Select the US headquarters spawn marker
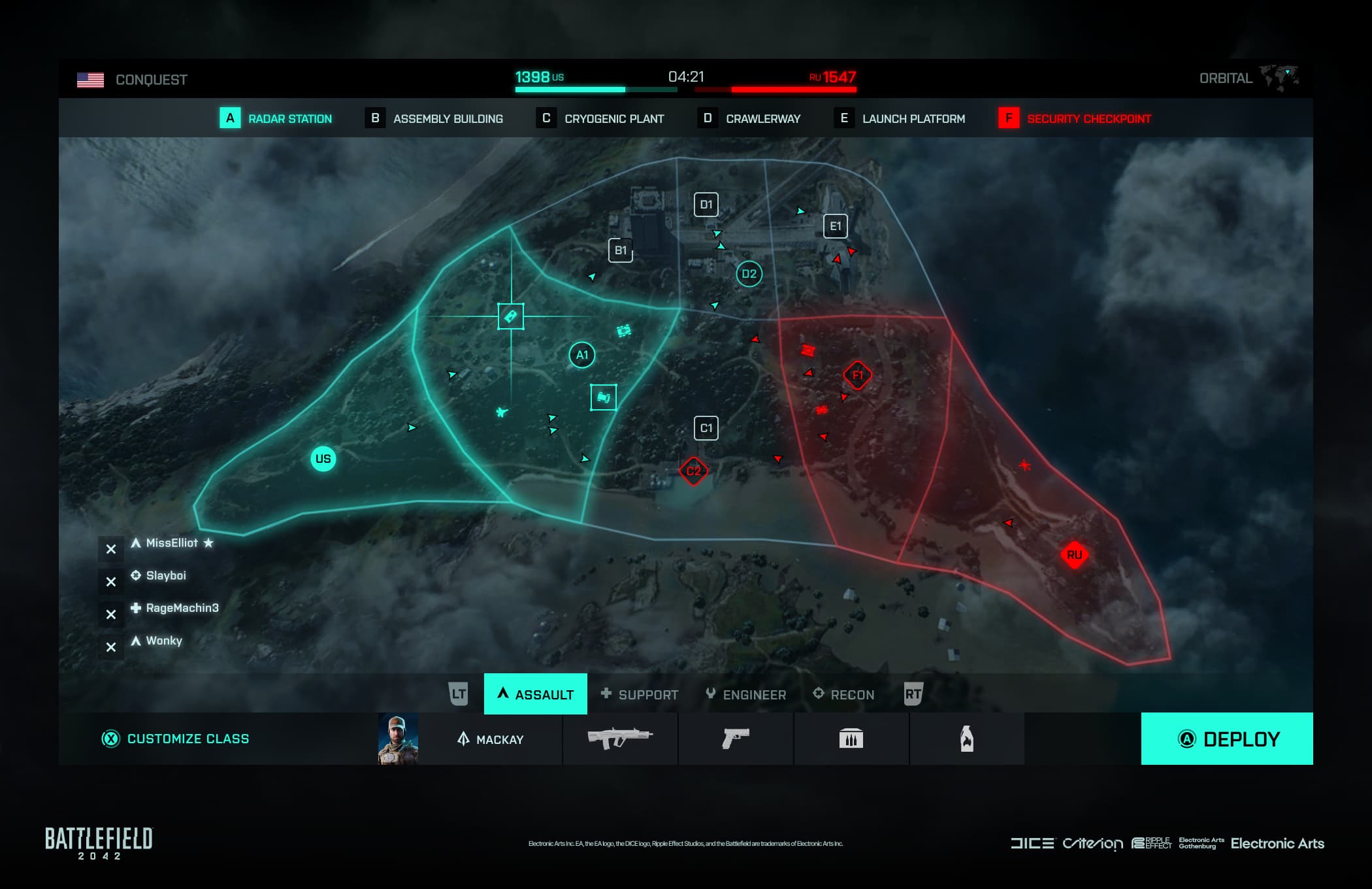The height and width of the screenshot is (889, 1372). pyautogui.click(x=323, y=459)
